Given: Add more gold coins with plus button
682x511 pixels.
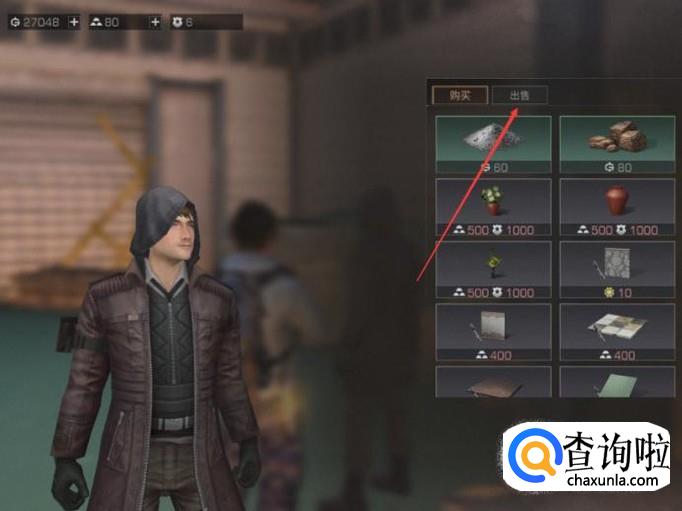Looking at the screenshot, I should pos(74,21).
